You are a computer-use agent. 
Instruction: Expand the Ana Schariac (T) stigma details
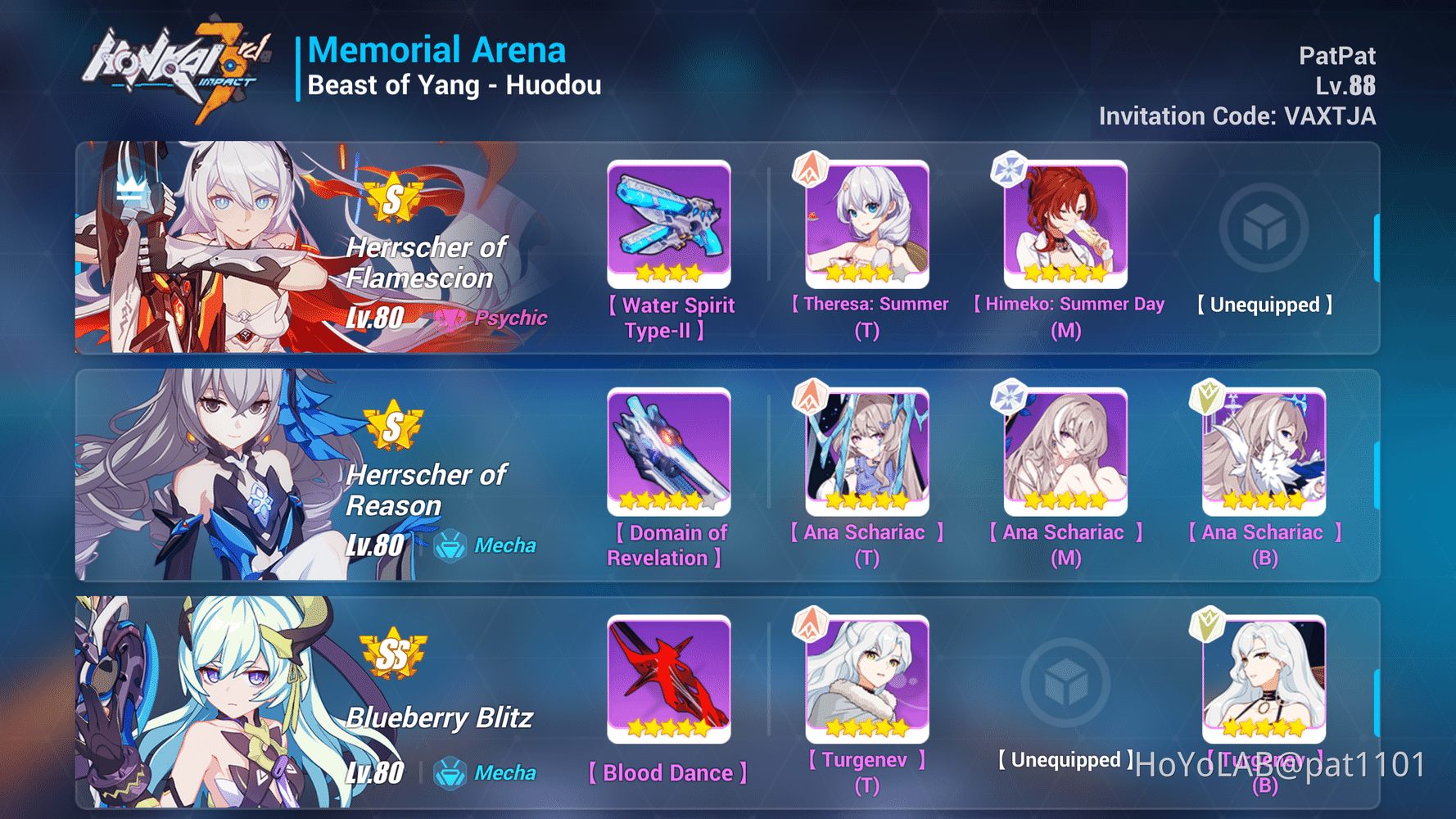click(866, 450)
